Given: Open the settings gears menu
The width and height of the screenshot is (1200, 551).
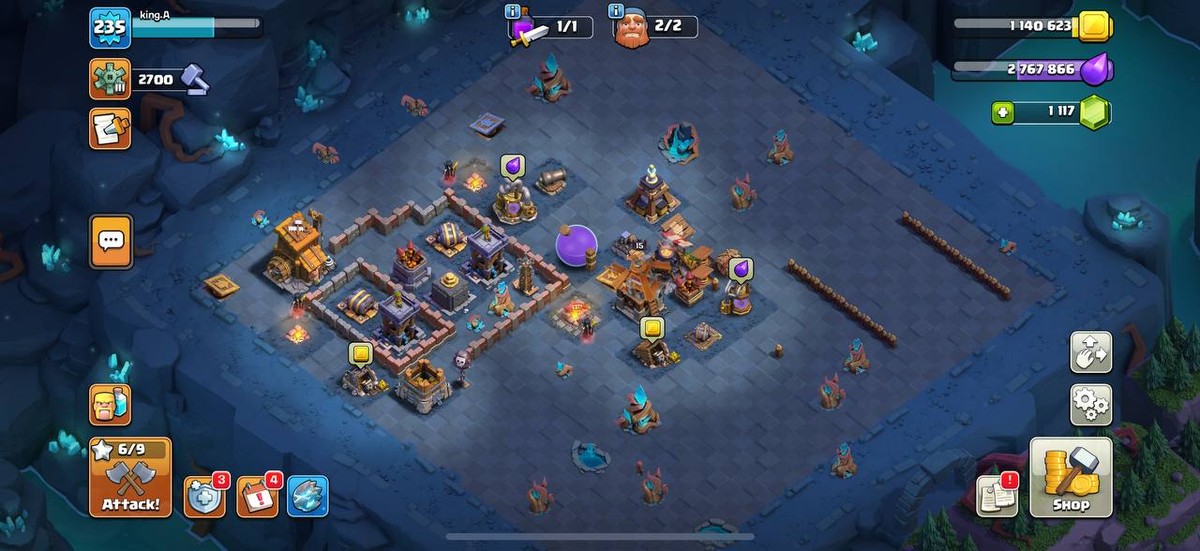Looking at the screenshot, I should 1090,404.
